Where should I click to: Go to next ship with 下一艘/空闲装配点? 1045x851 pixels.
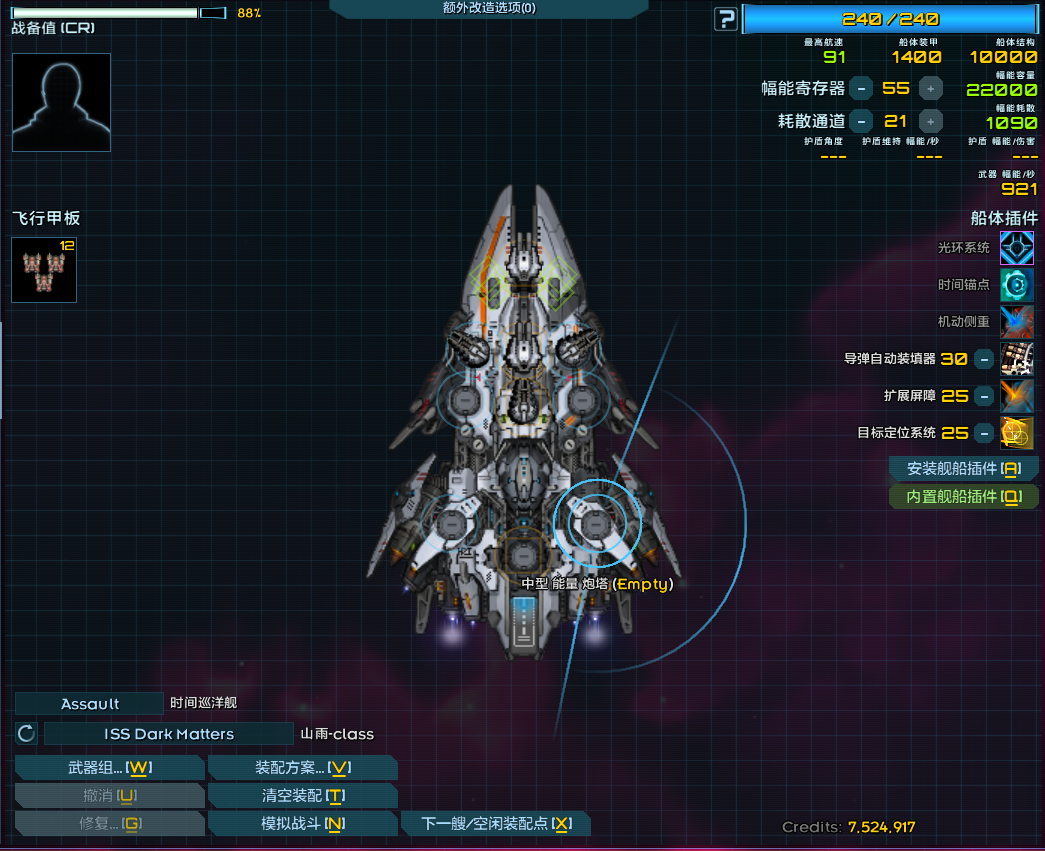pos(496,823)
